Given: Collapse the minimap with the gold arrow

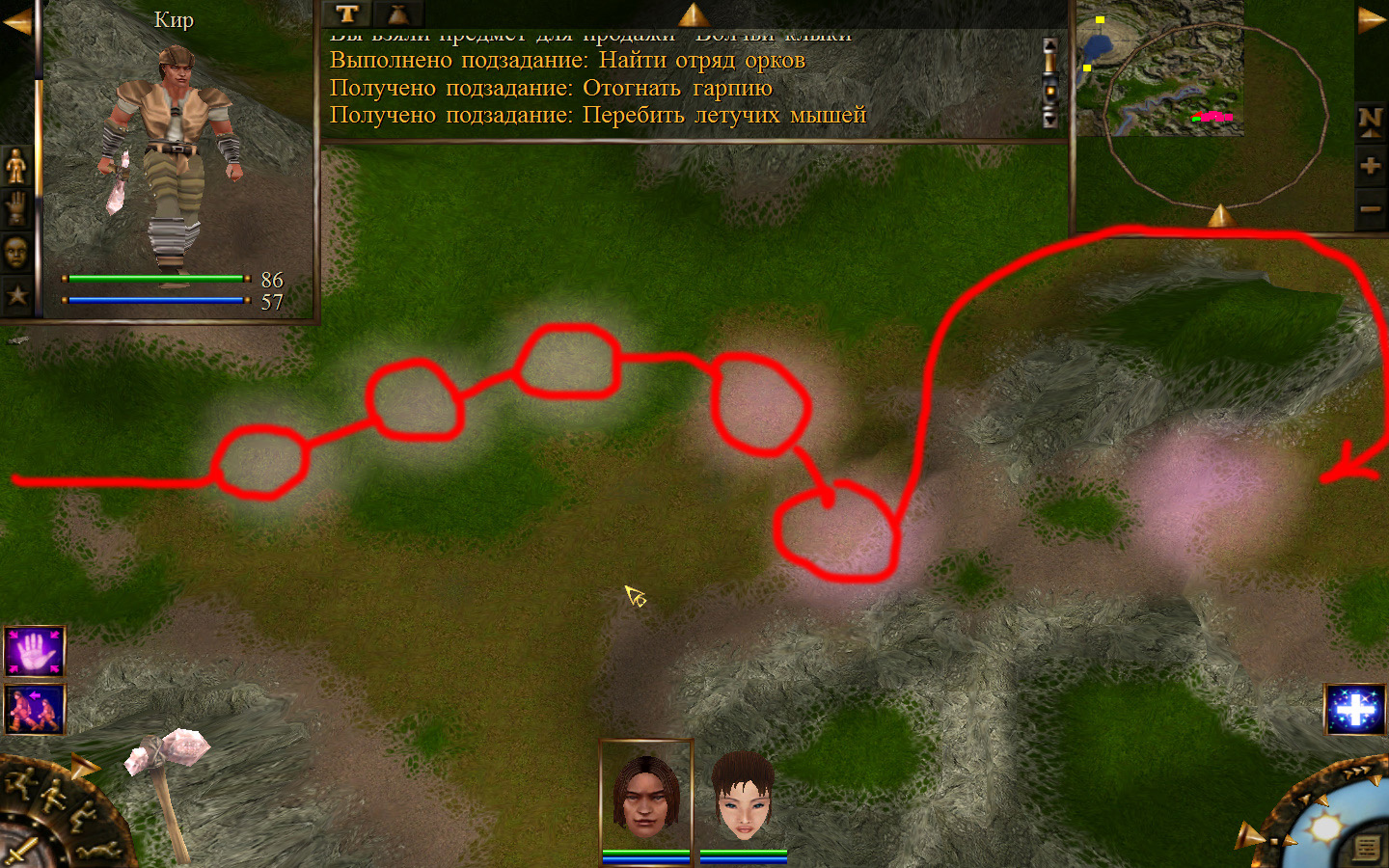Looking at the screenshot, I should [1371, 20].
